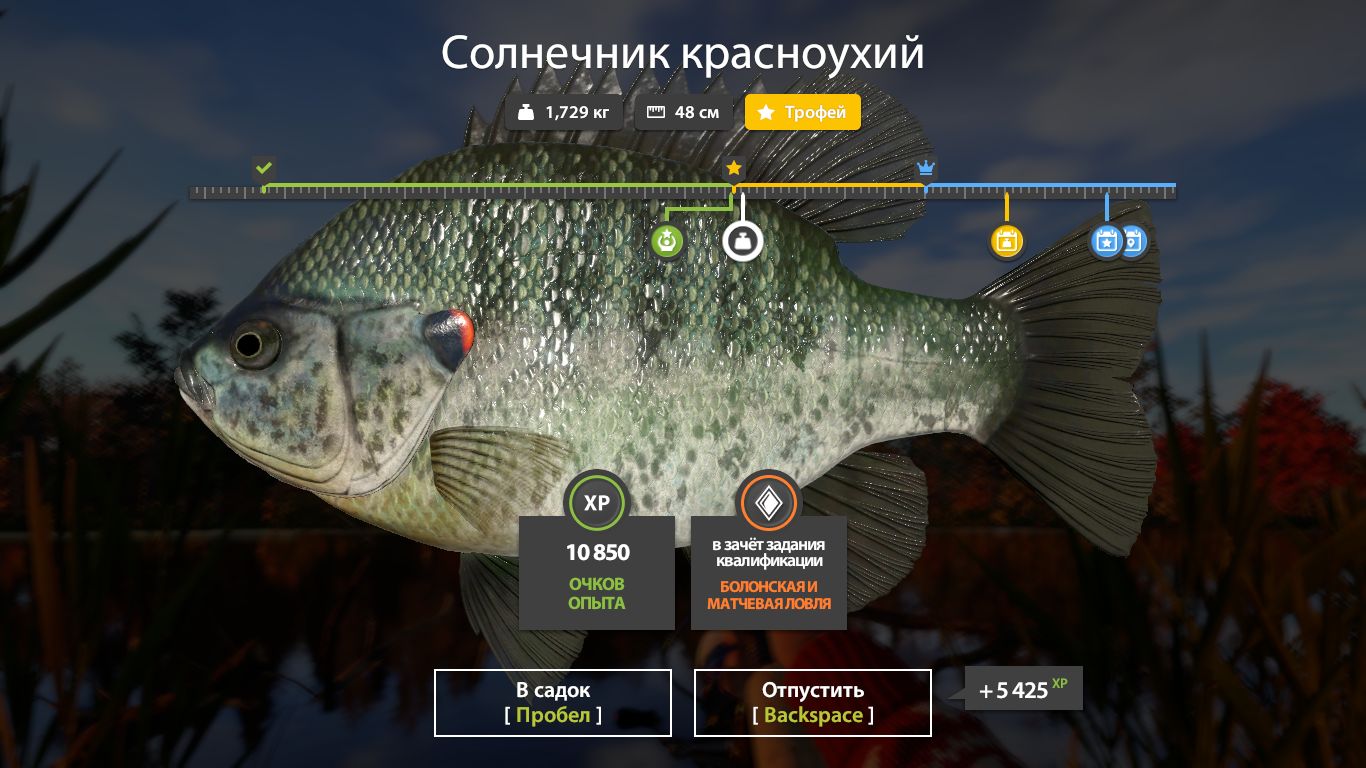Click the kettlebell icon on the 1,729 кг badge
This screenshot has height=768, width=1366.
tap(527, 112)
